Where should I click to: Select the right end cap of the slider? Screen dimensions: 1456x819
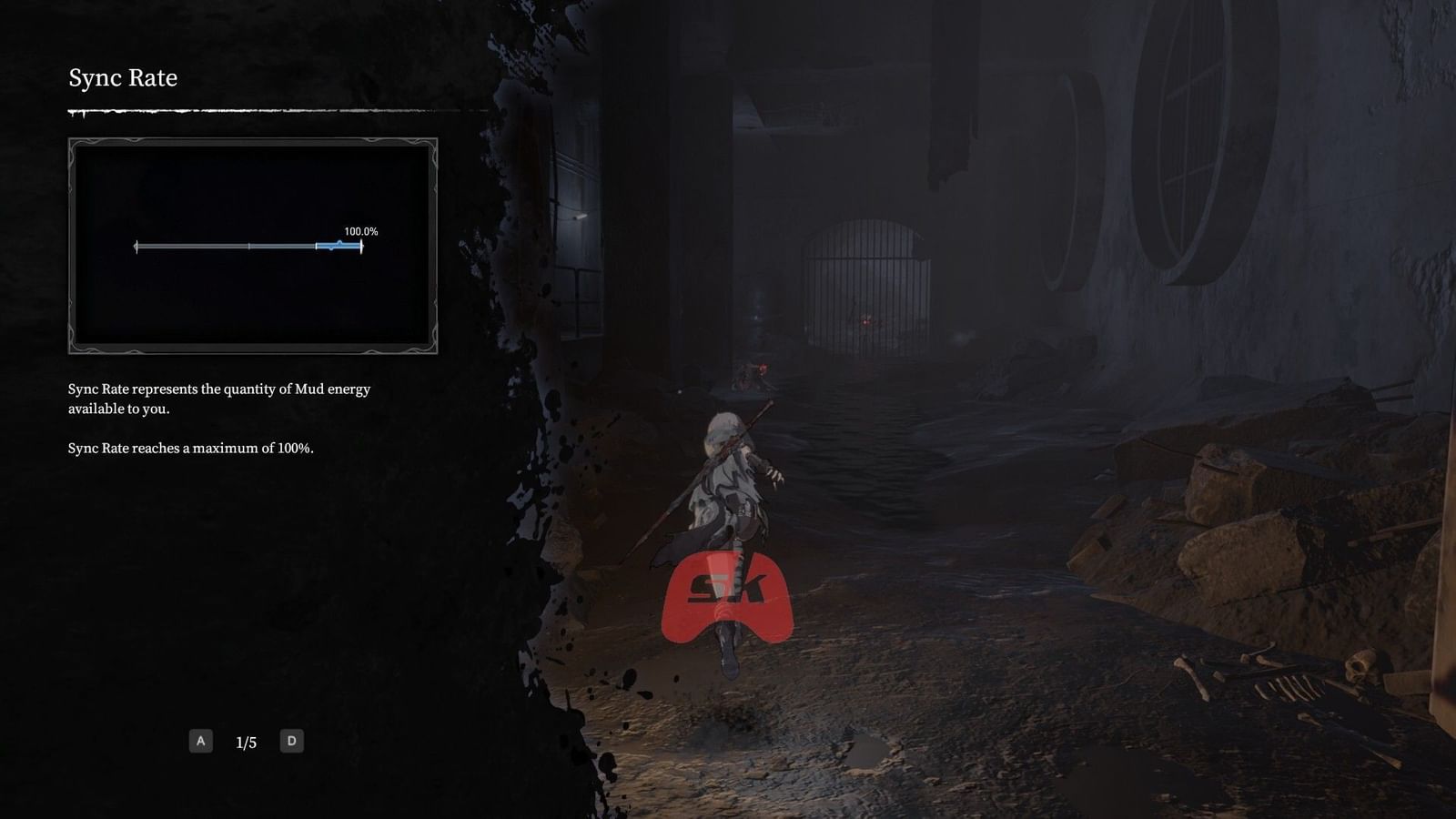coord(361,245)
